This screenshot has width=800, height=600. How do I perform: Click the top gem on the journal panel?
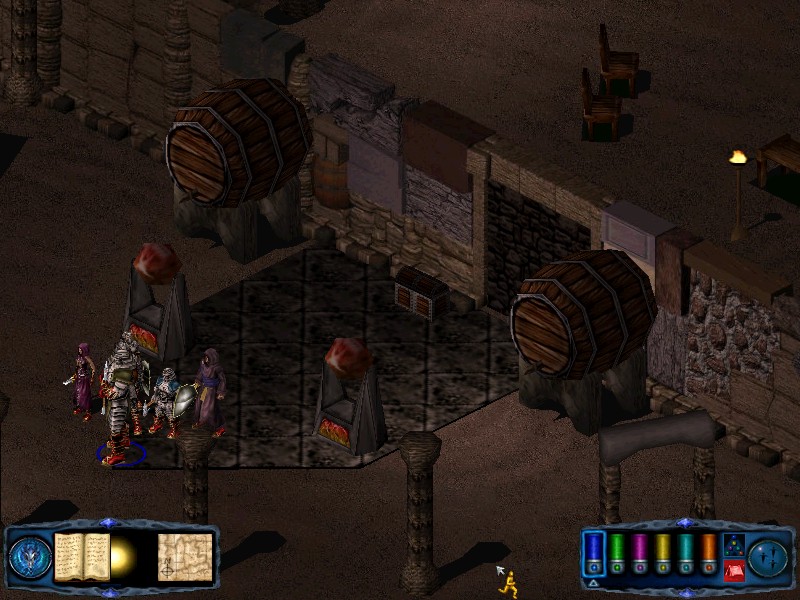(x=109, y=523)
